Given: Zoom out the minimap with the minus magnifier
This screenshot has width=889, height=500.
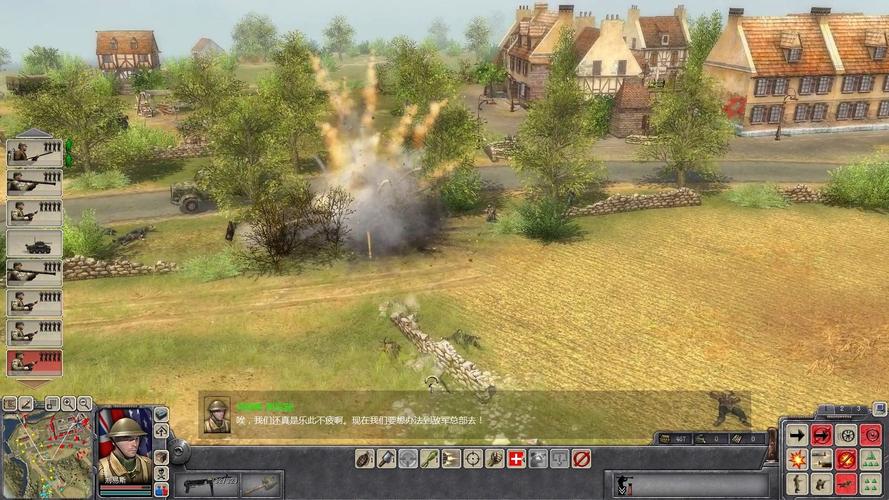Looking at the screenshot, I should point(83,404).
